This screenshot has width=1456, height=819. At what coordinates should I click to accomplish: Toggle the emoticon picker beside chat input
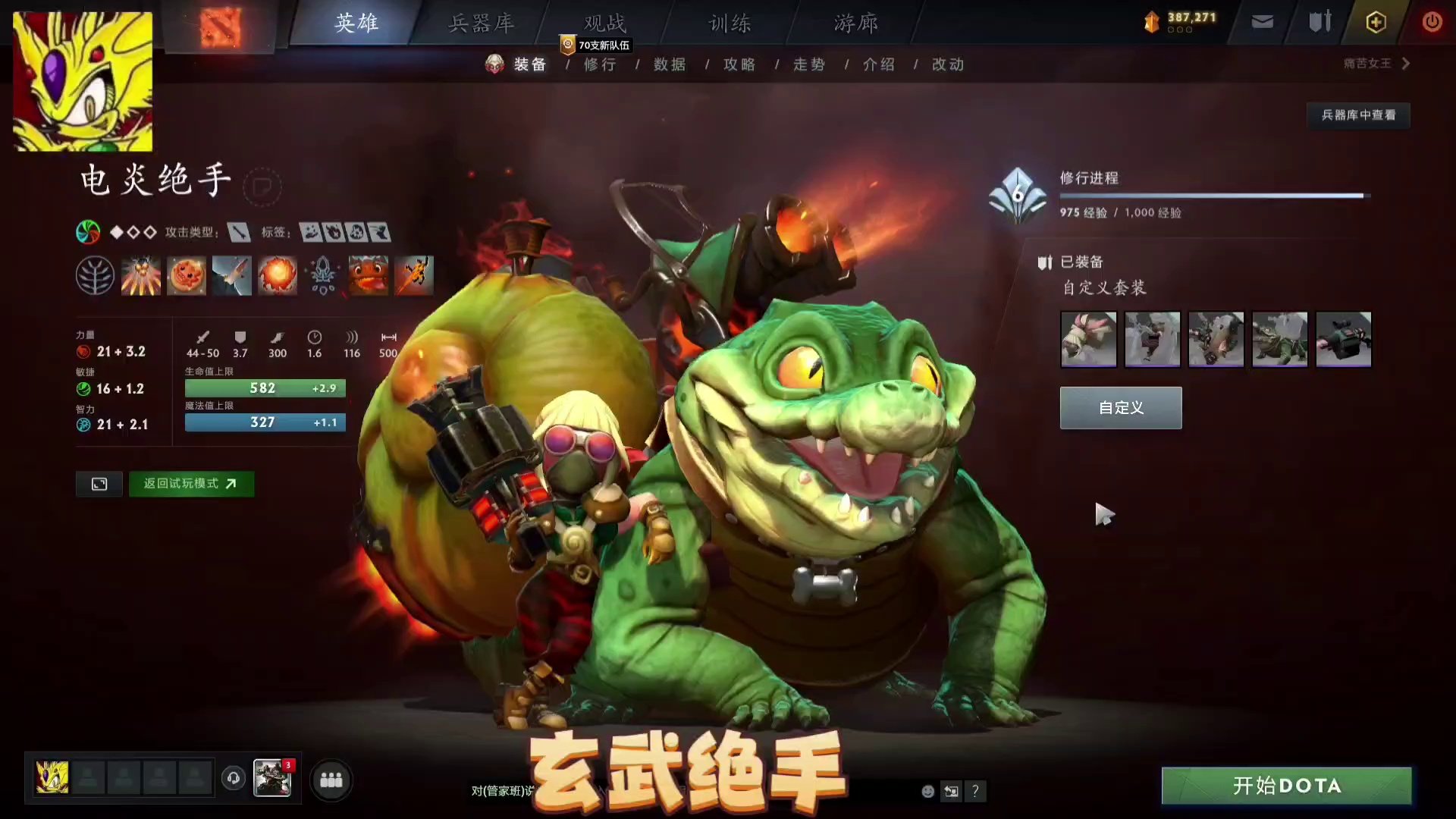927,791
